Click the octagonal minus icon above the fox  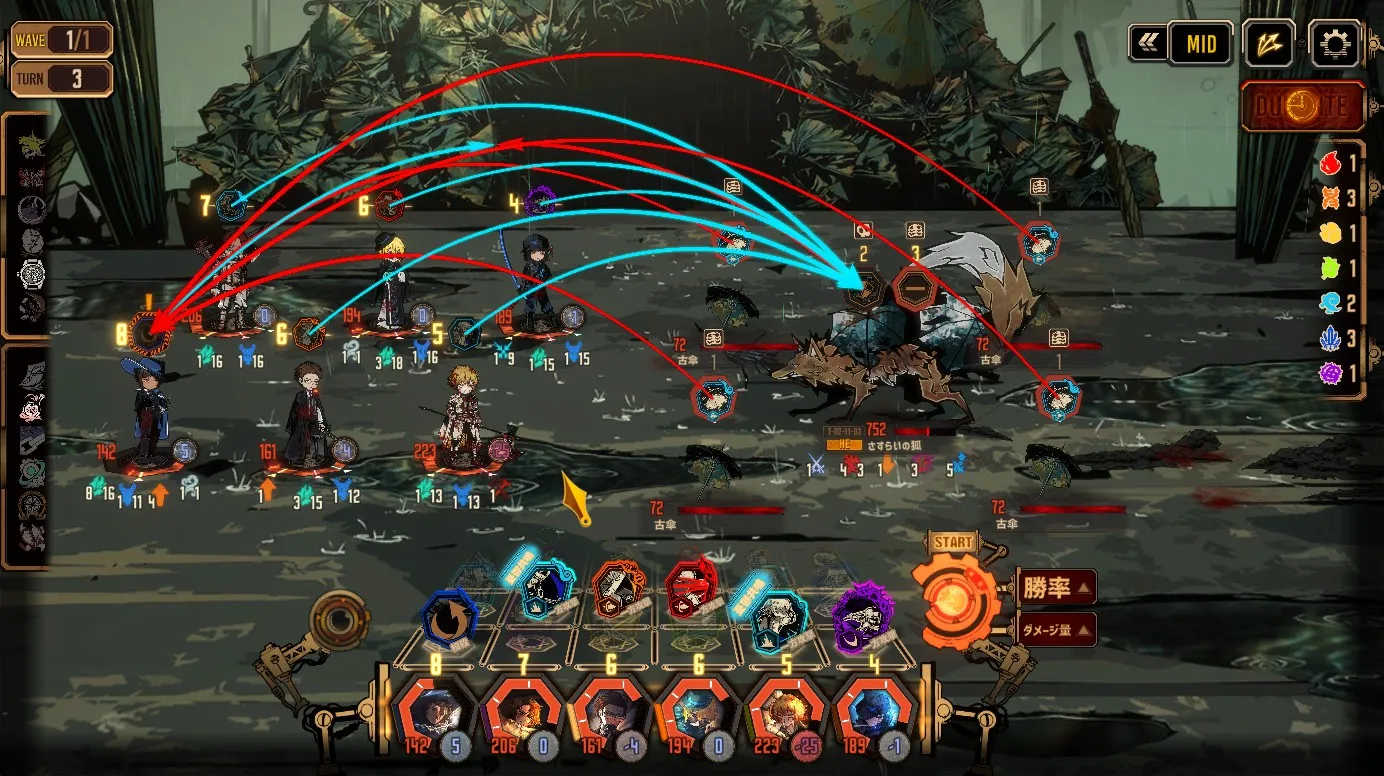point(913,289)
